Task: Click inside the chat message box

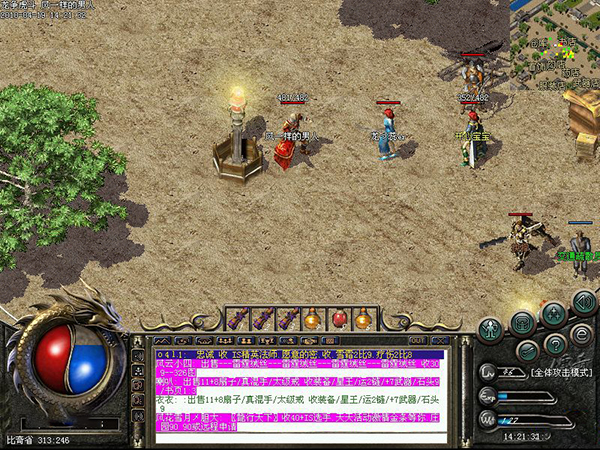Action: pos(300,392)
